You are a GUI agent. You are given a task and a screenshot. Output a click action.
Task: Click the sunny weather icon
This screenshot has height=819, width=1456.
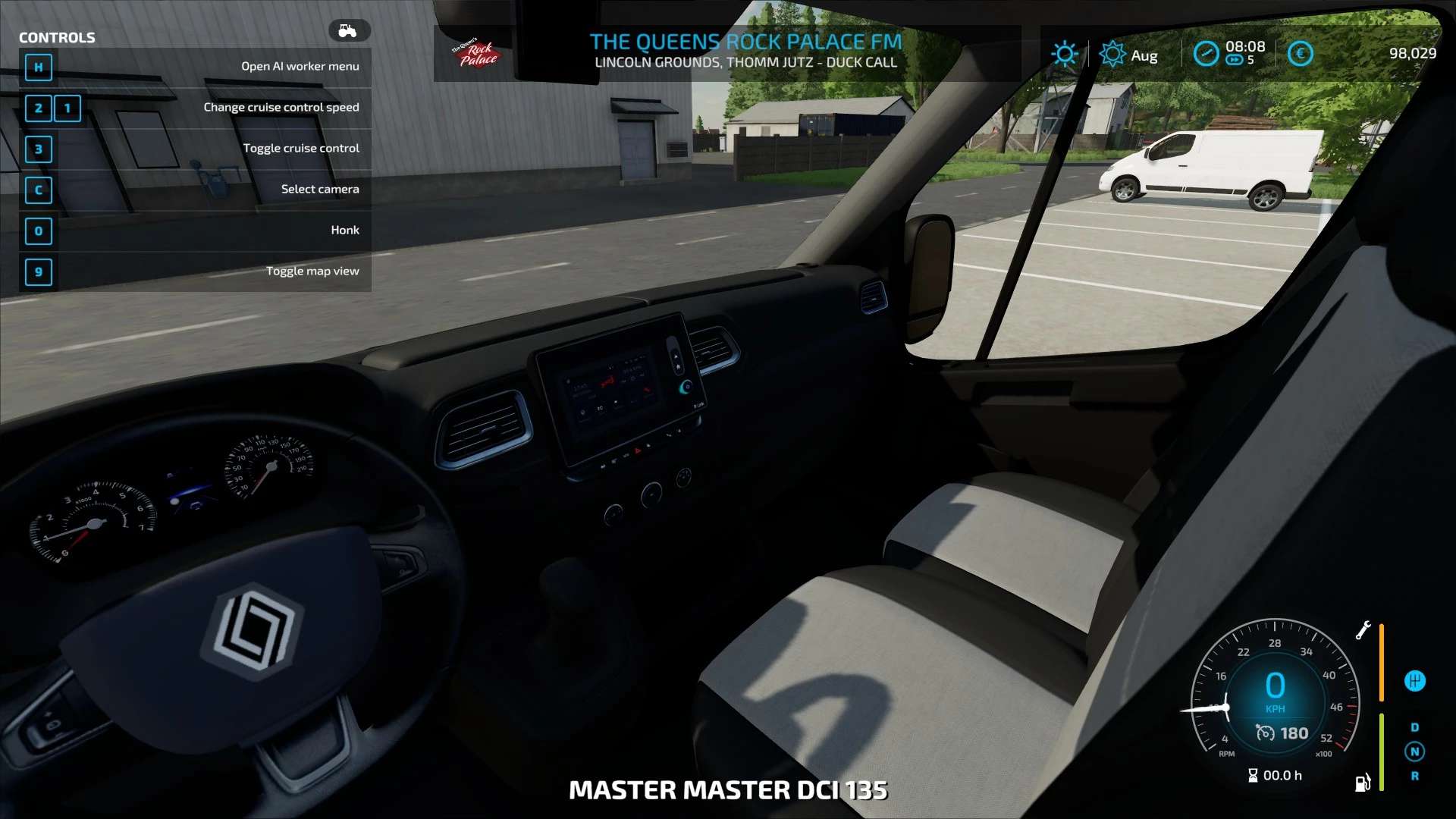point(1064,54)
